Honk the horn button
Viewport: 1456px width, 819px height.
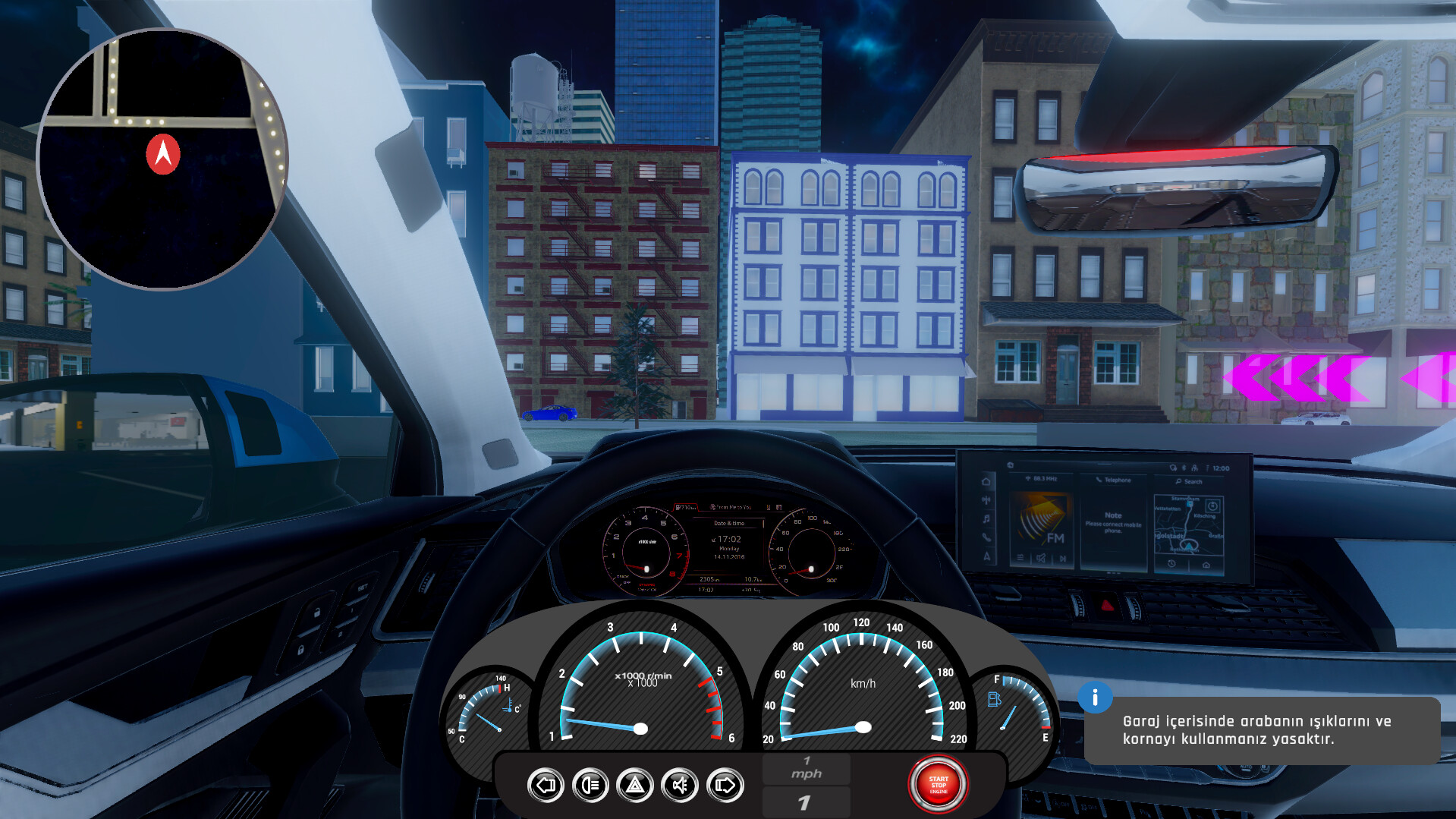pos(680,785)
